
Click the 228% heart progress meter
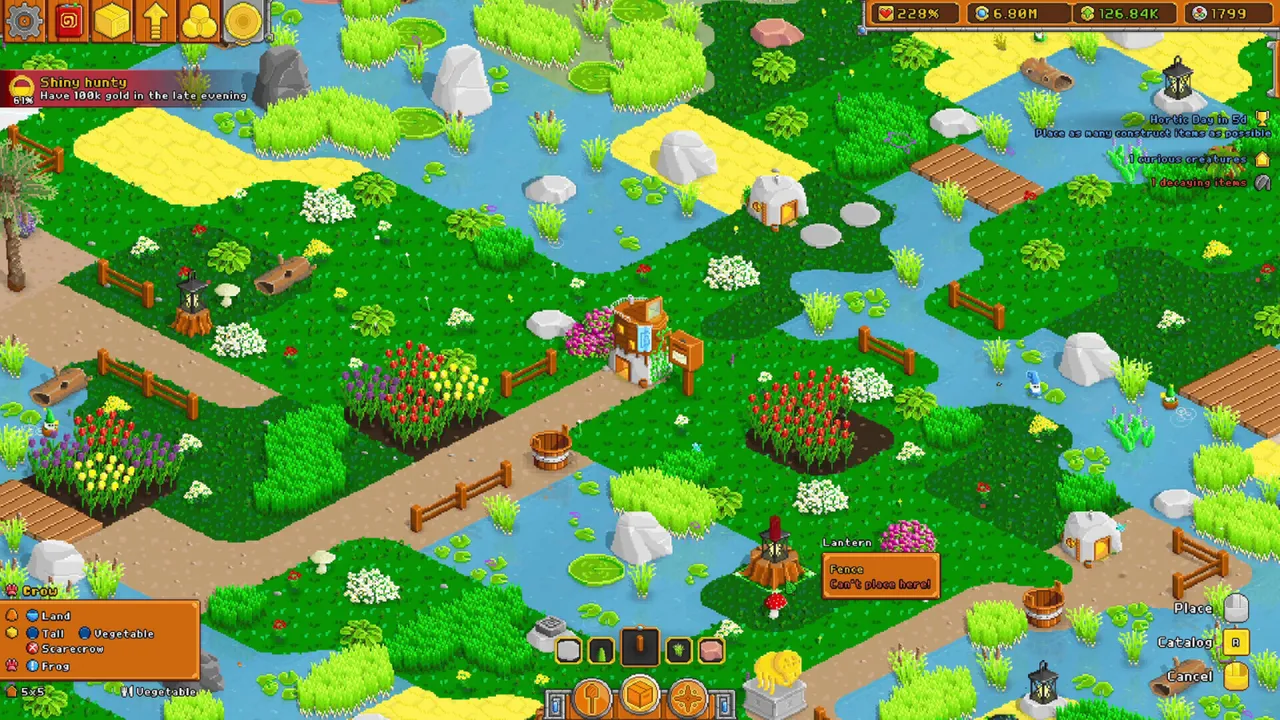pyautogui.click(x=912, y=14)
